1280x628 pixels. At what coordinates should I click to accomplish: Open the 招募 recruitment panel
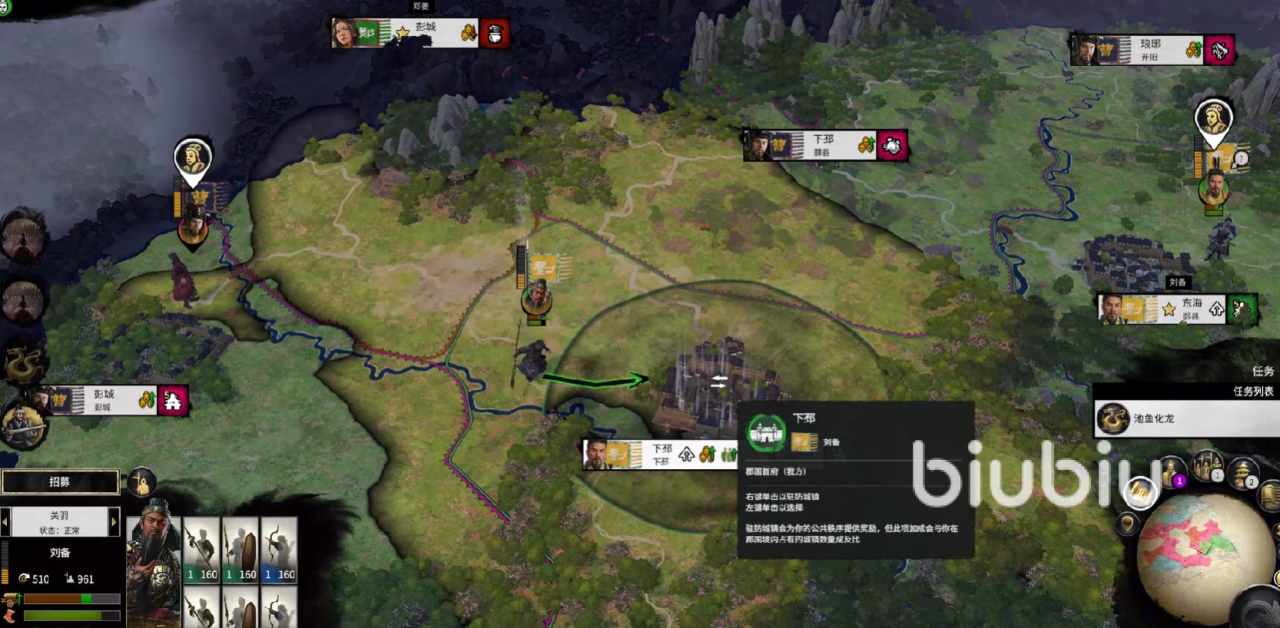(60, 481)
